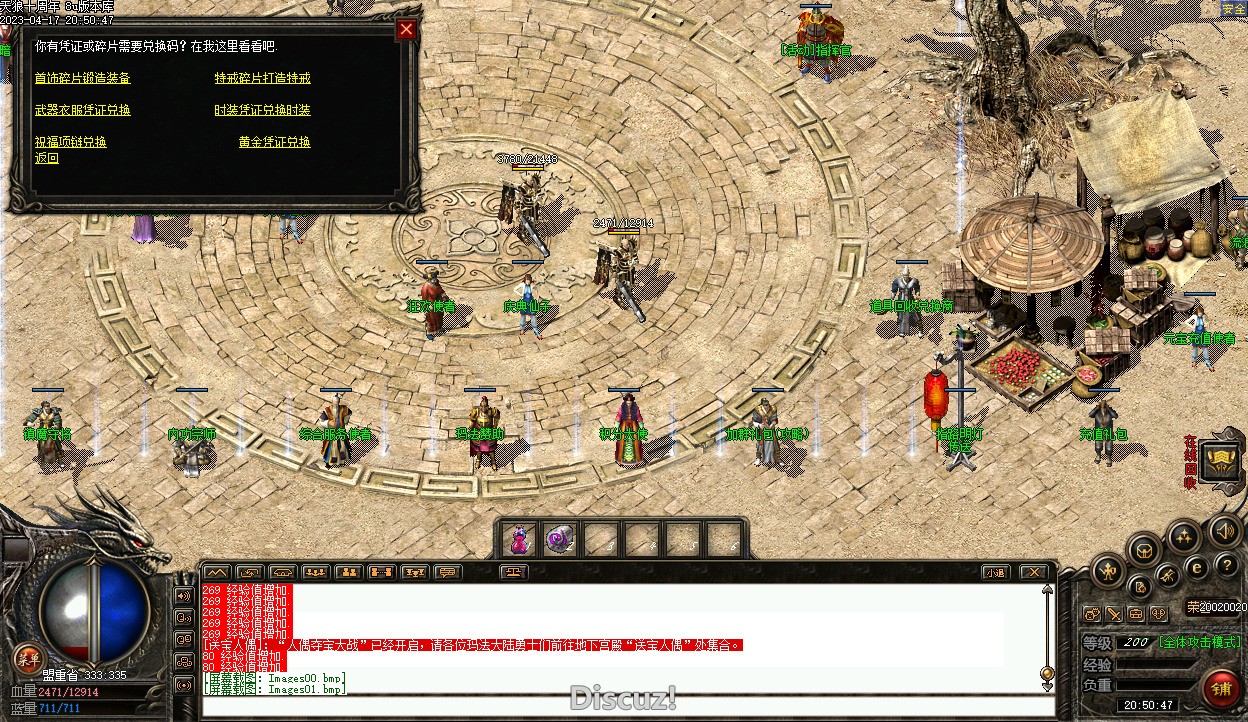Use the red potion hotbar slot
Image resolution: width=1248 pixels, height=722 pixels.
point(518,540)
